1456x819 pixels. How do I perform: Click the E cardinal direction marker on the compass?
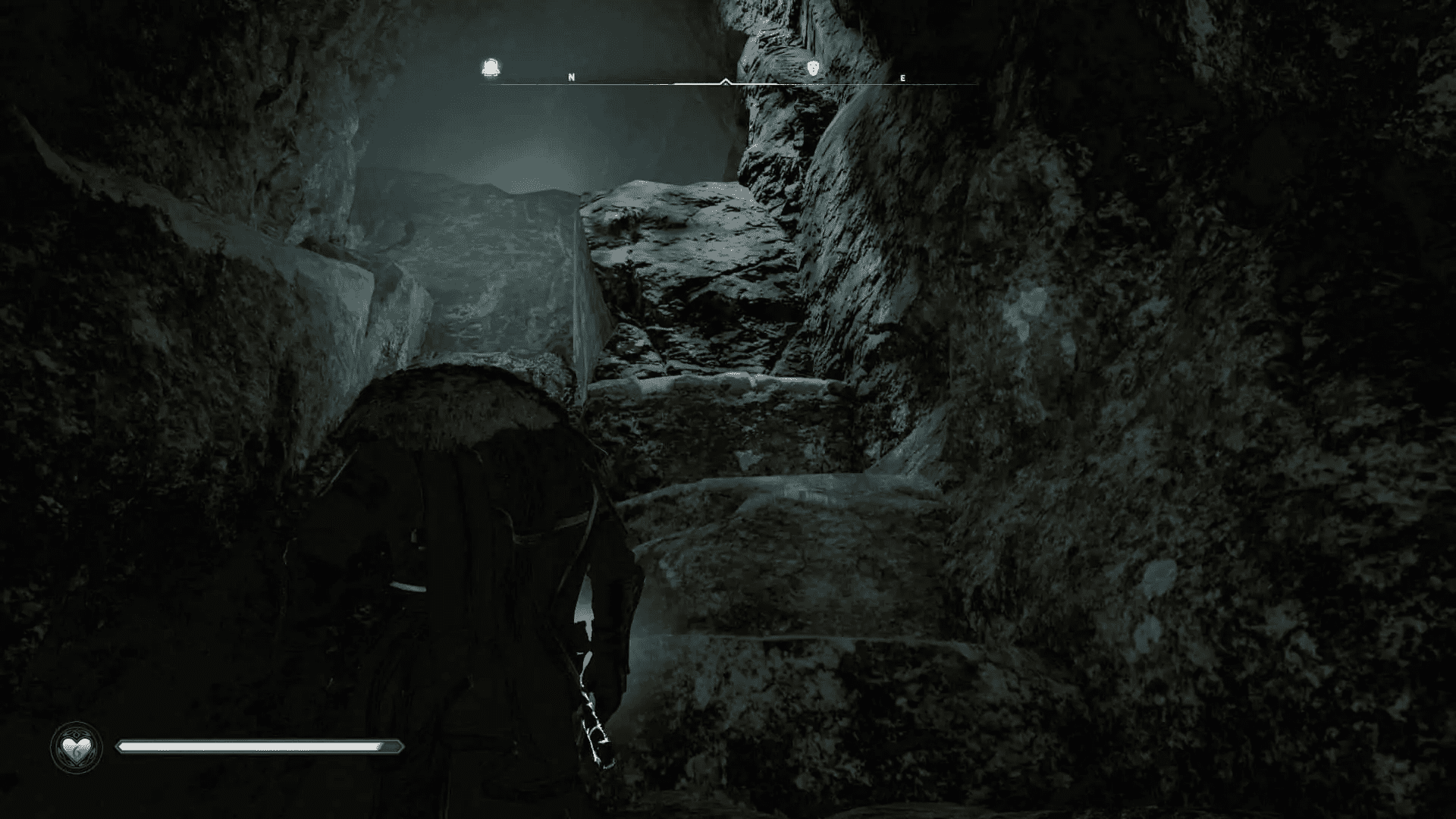pos(902,77)
